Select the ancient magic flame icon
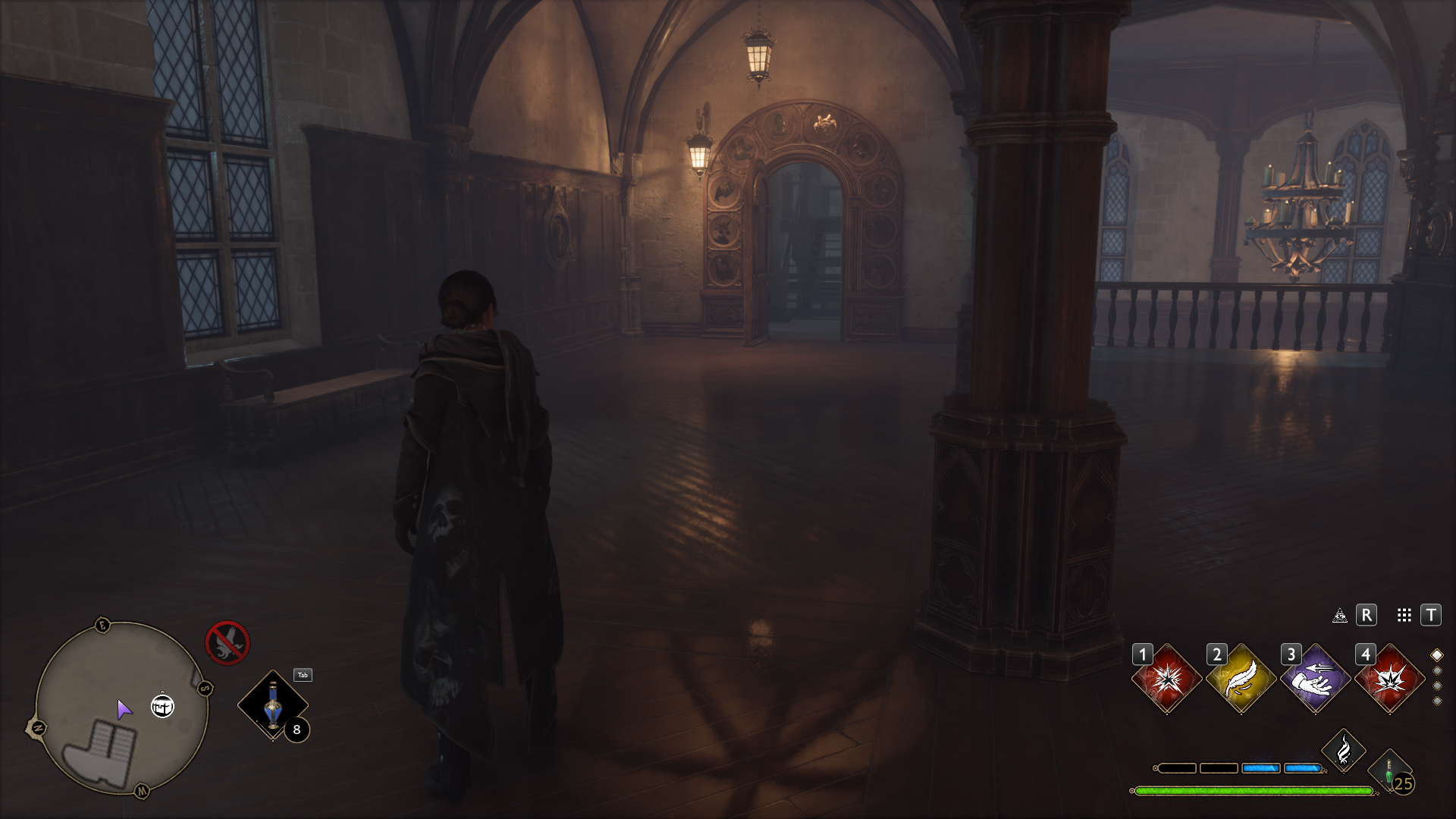The image size is (1456, 819). click(1343, 751)
